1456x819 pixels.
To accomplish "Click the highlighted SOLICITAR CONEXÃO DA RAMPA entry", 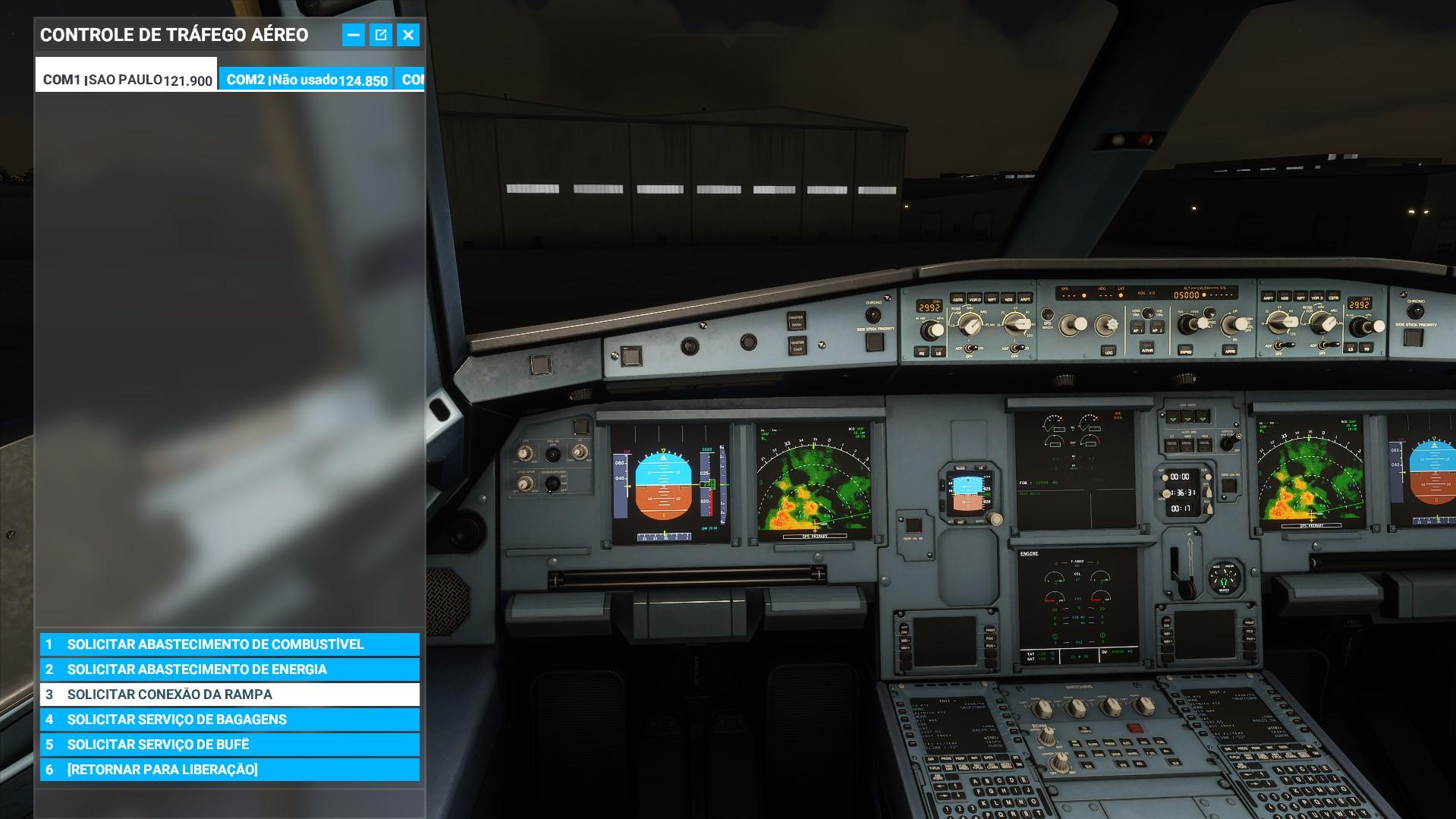I will click(x=228, y=694).
